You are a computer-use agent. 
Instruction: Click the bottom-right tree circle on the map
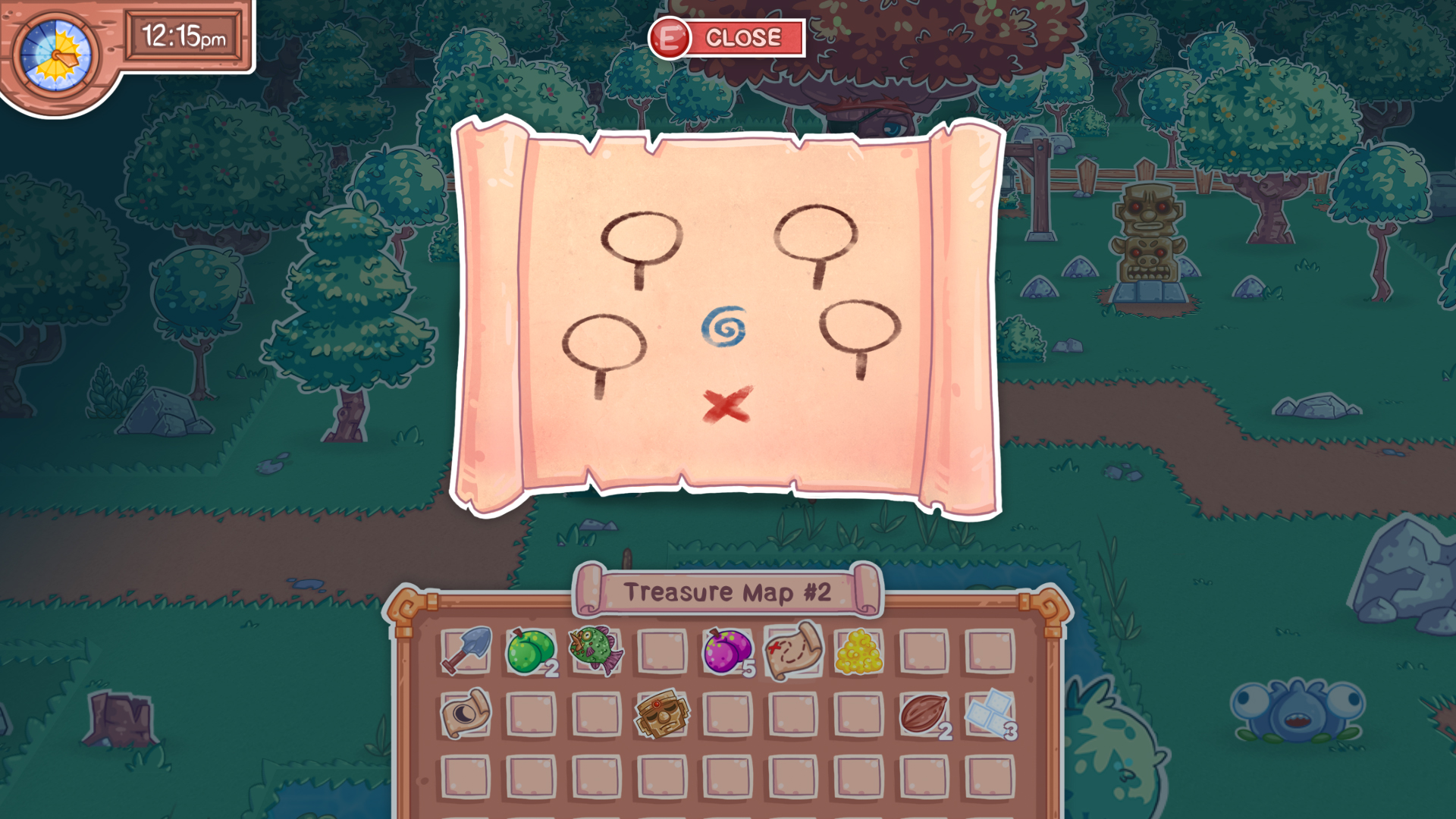[x=860, y=326]
